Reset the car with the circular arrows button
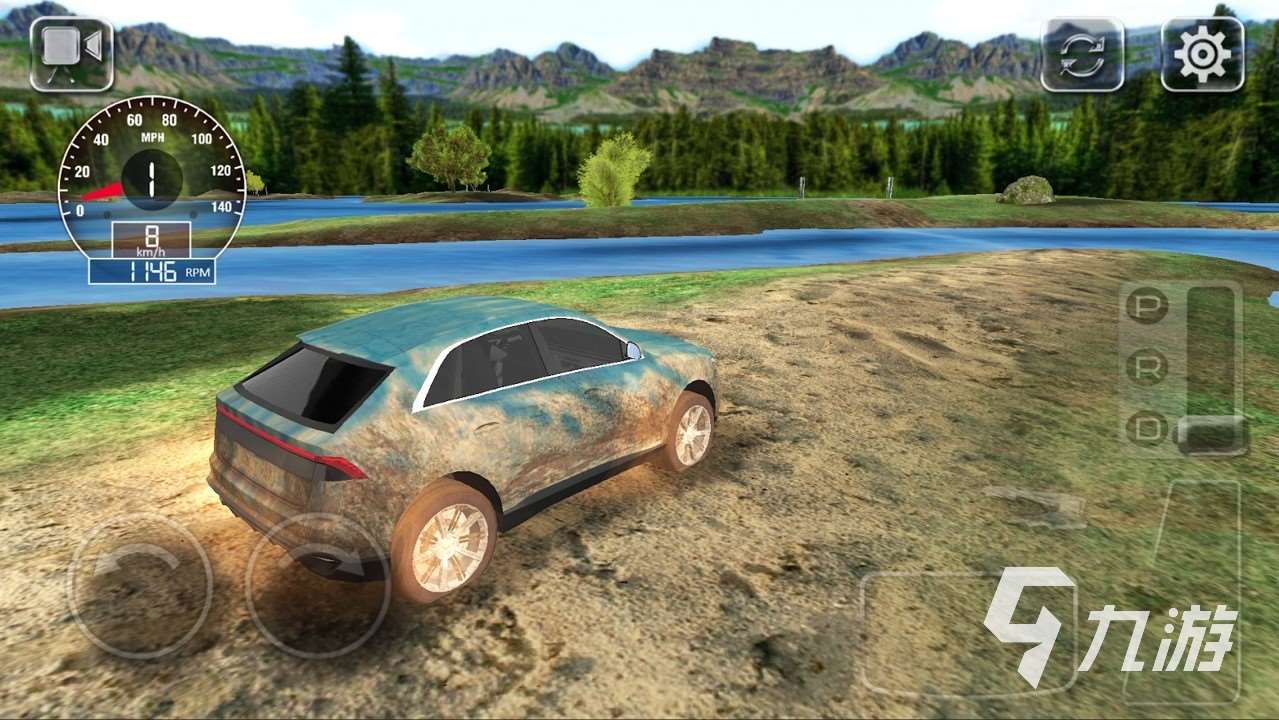This screenshot has height=720, width=1279. (x=1081, y=54)
